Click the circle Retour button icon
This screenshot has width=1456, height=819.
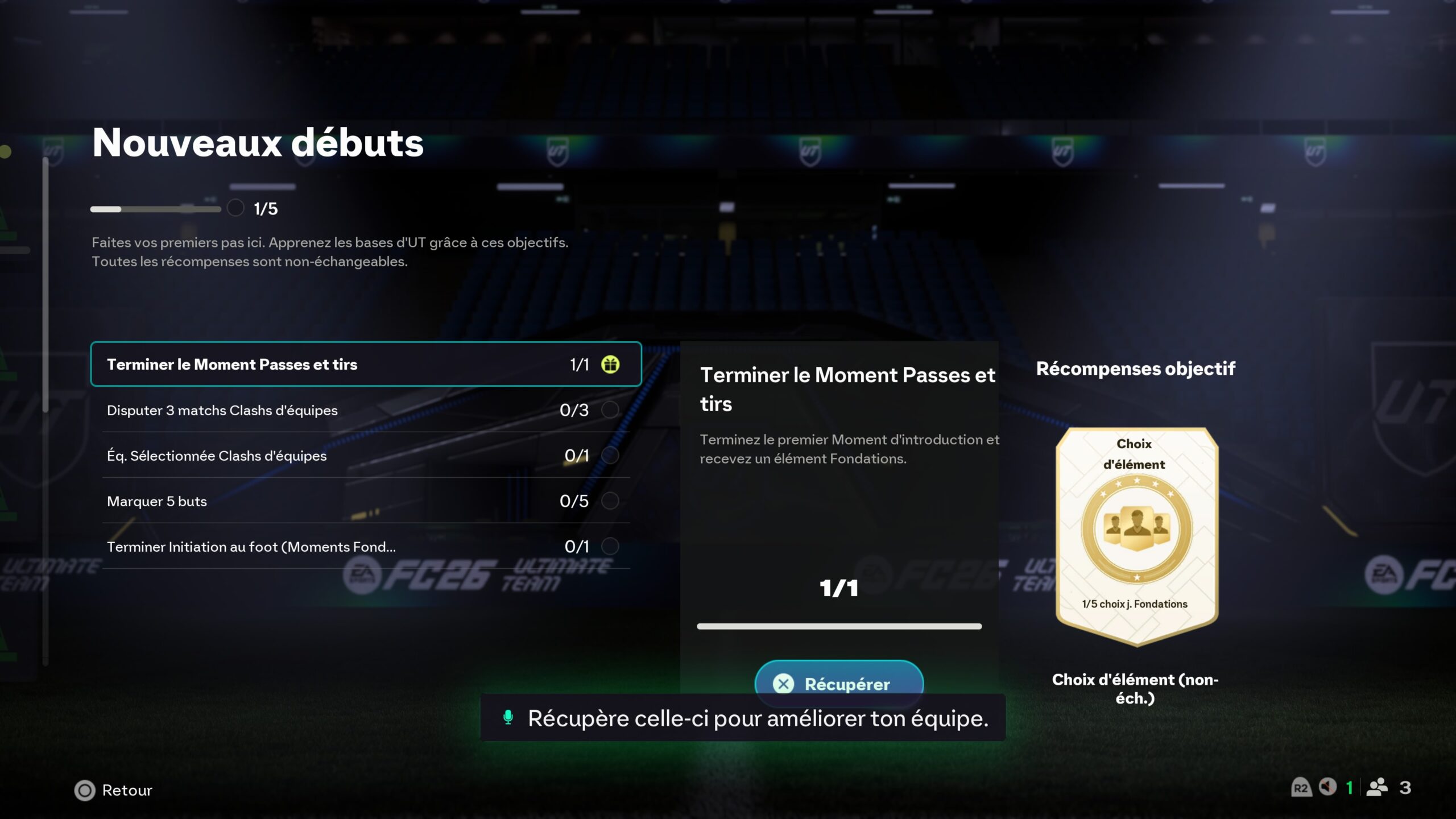point(84,790)
